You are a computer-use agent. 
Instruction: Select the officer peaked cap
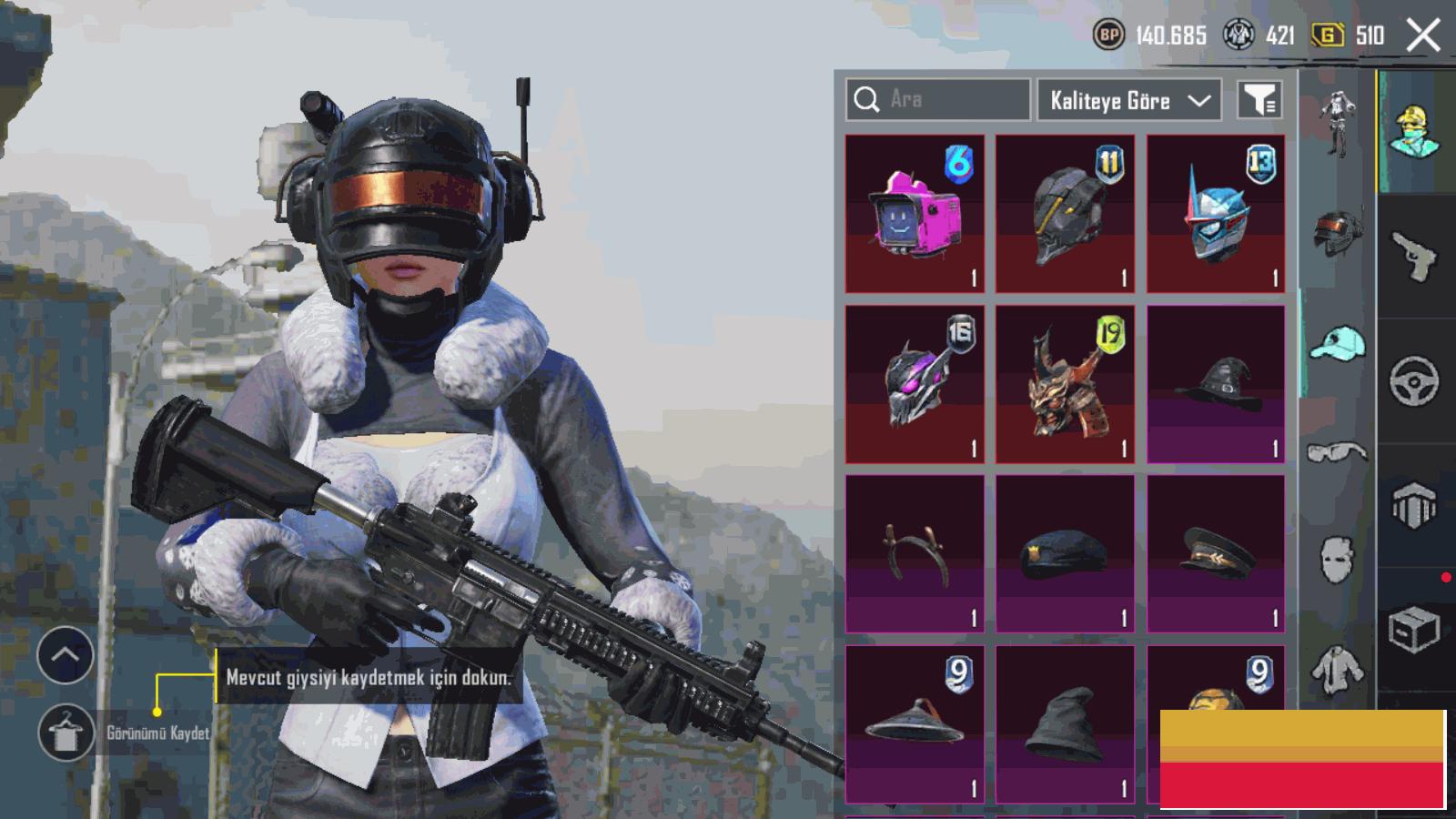click(x=1216, y=553)
